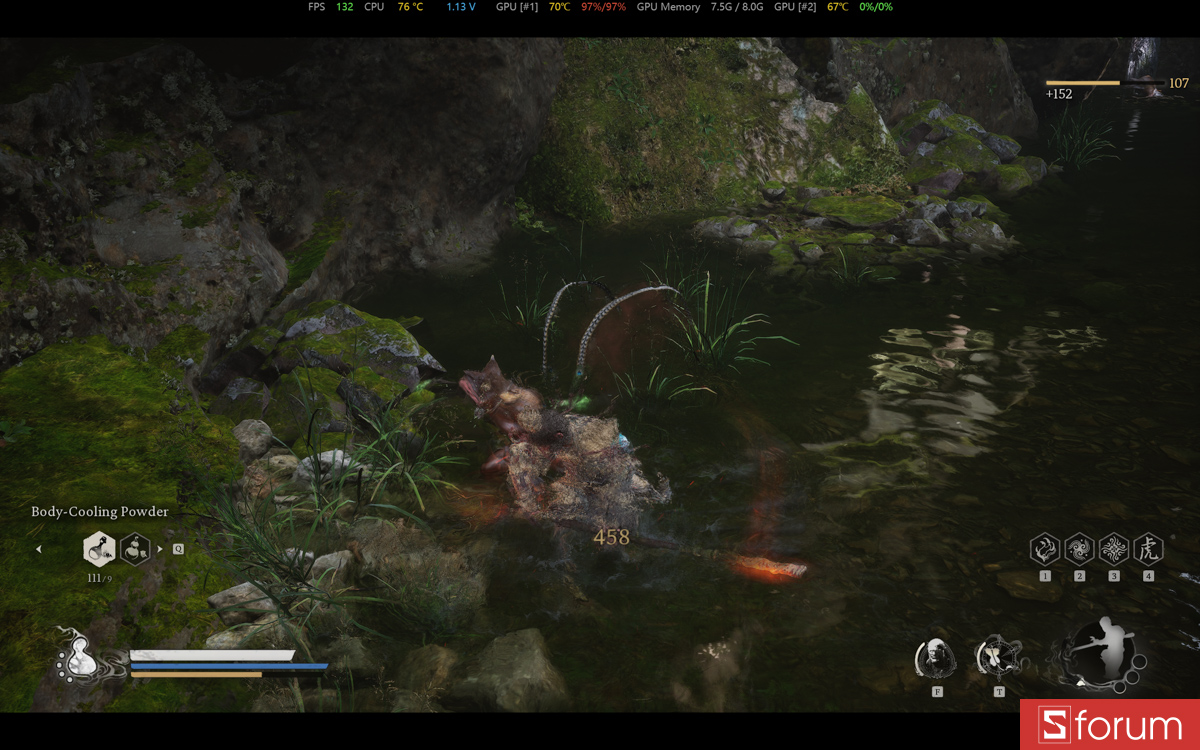Cycle quick items with the left arrow
The width and height of the screenshot is (1200, 750).
pyautogui.click(x=39, y=548)
